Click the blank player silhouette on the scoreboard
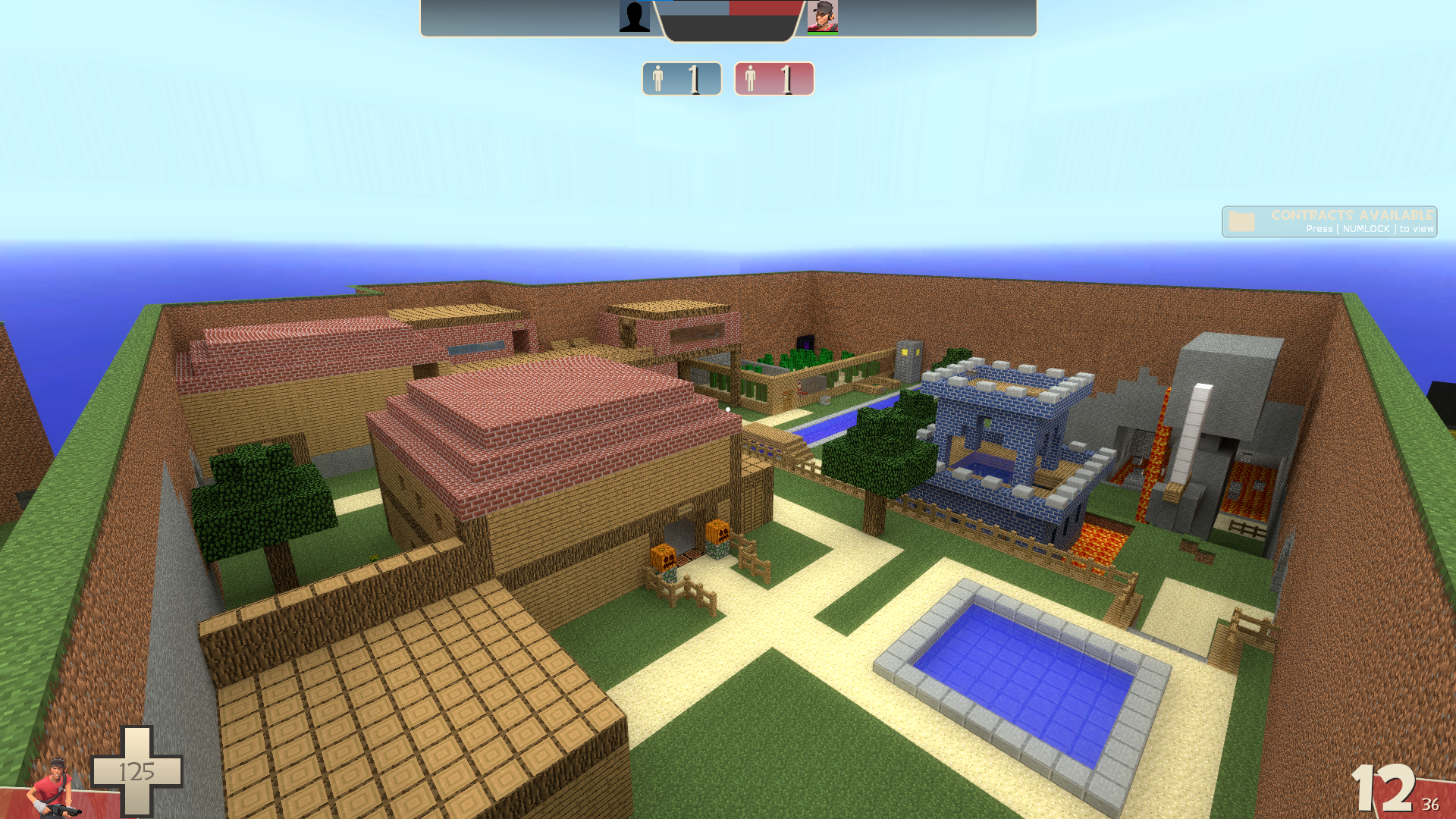Viewport: 1456px width, 819px height. pyautogui.click(x=635, y=17)
